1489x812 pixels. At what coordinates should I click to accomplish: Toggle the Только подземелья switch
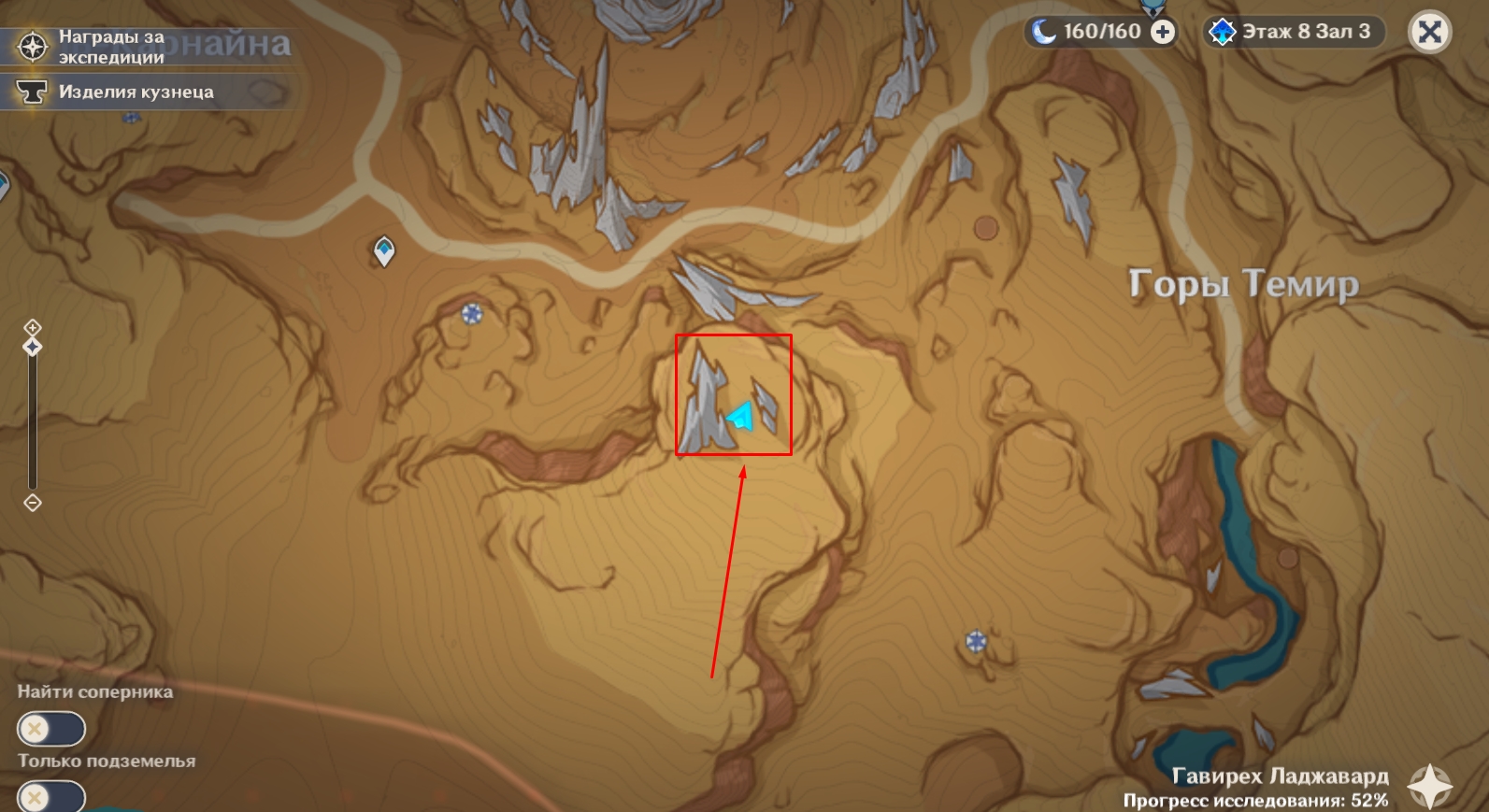[x=51, y=797]
